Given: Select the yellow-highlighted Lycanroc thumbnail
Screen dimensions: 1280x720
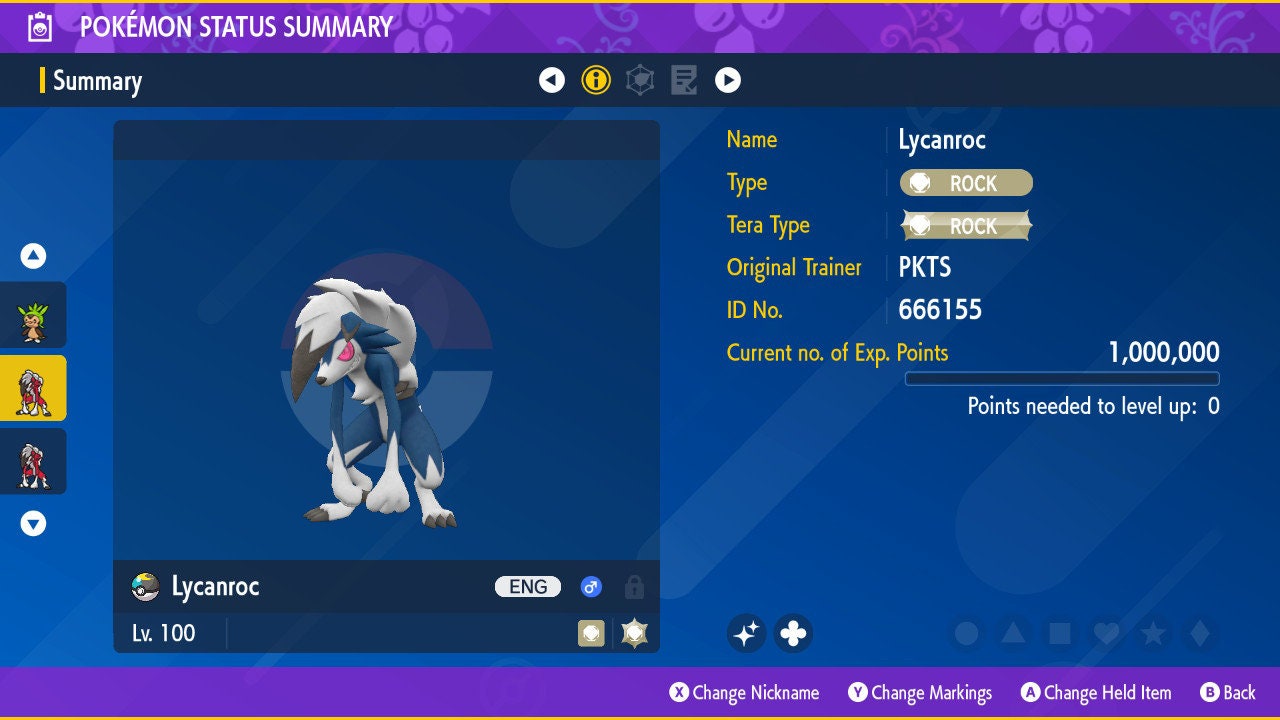Looking at the screenshot, I should point(34,388).
